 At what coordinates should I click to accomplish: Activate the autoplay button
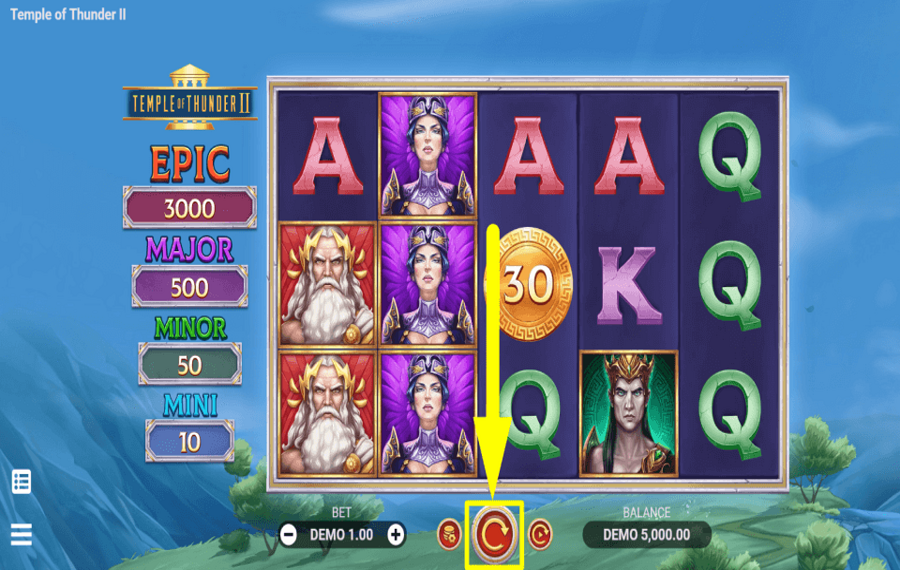[540, 535]
